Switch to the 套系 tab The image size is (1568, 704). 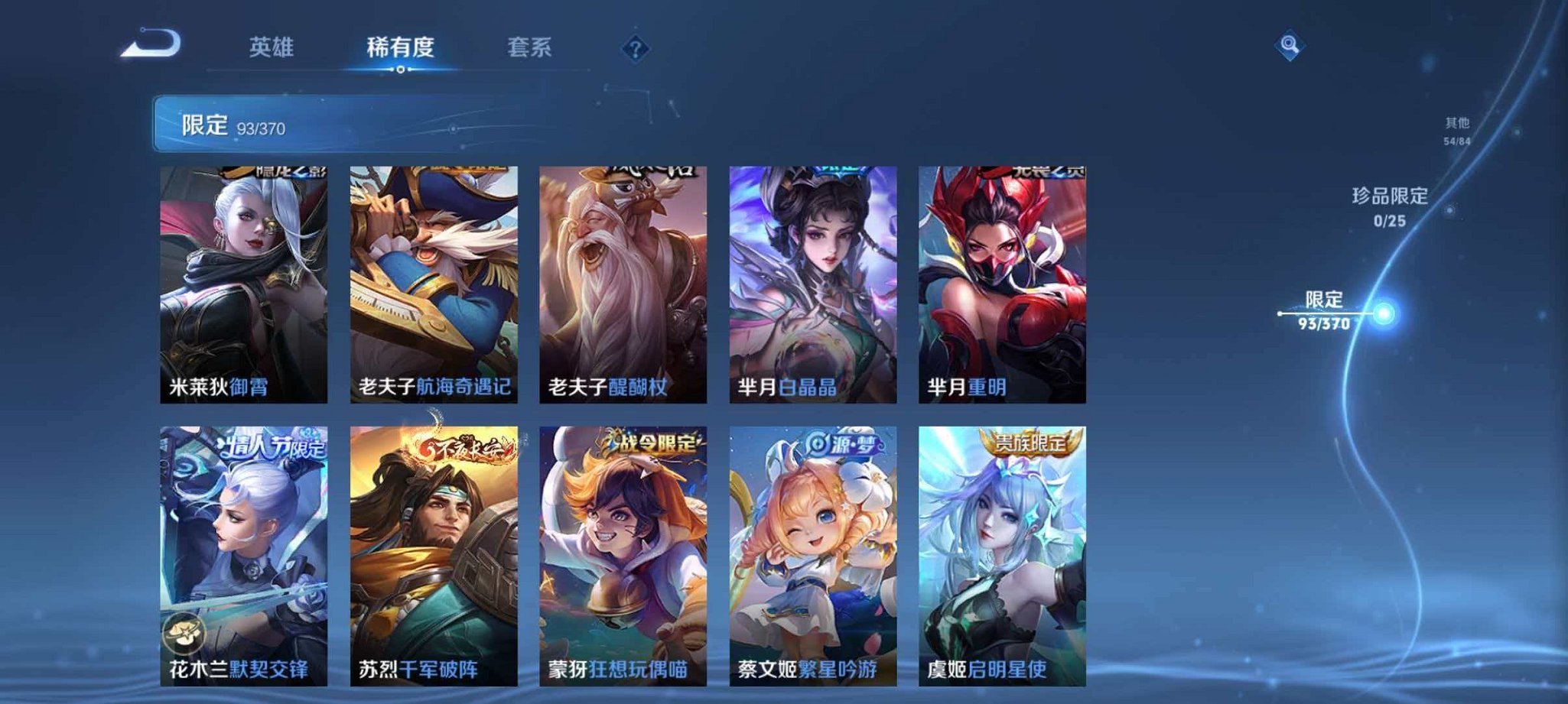[532, 47]
